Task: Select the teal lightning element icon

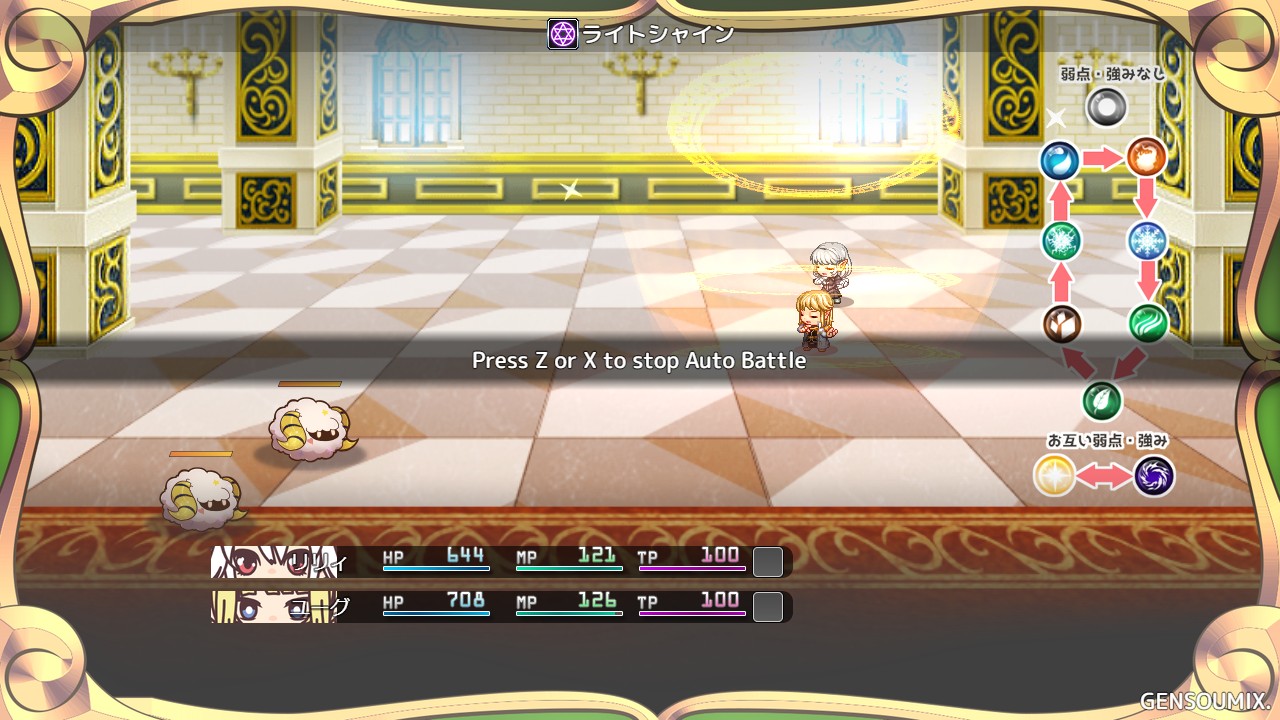Action: (x=1060, y=241)
